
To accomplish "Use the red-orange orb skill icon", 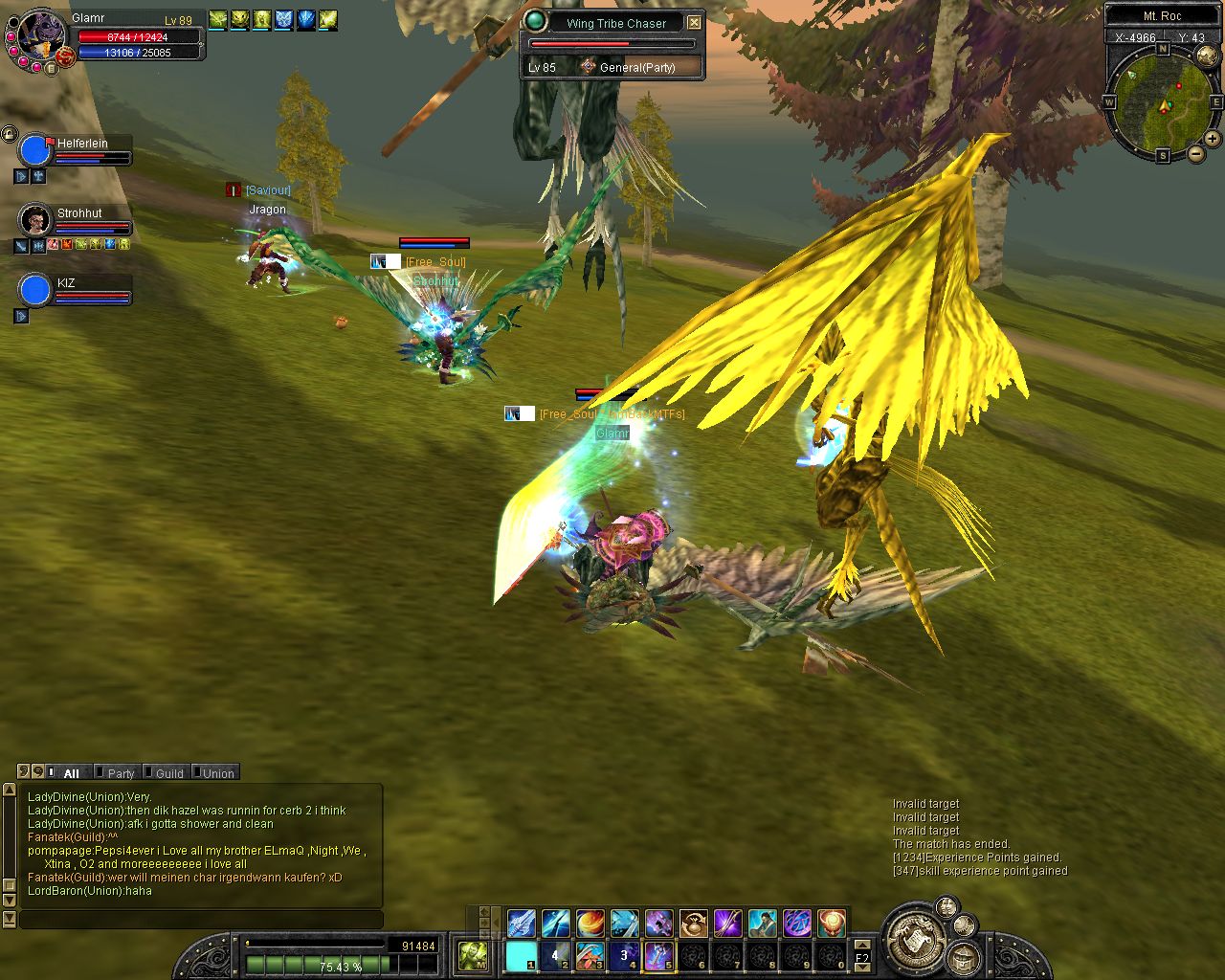I will coord(831,924).
